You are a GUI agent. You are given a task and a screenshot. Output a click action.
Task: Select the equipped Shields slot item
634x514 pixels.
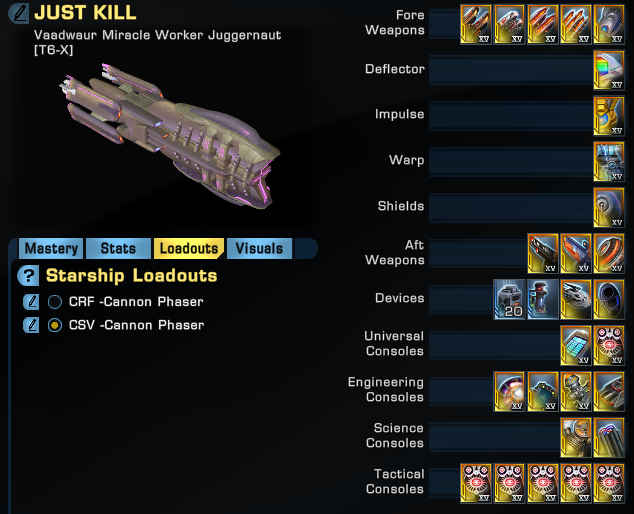(609, 207)
